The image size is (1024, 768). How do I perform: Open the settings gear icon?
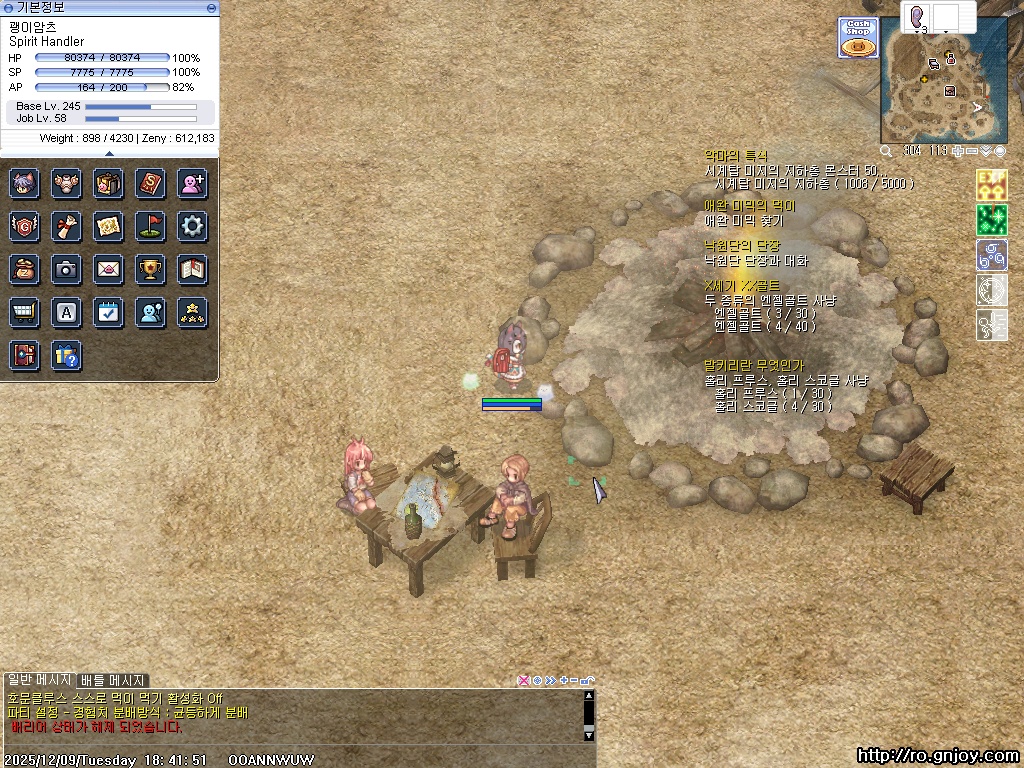[x=192, y=226]
